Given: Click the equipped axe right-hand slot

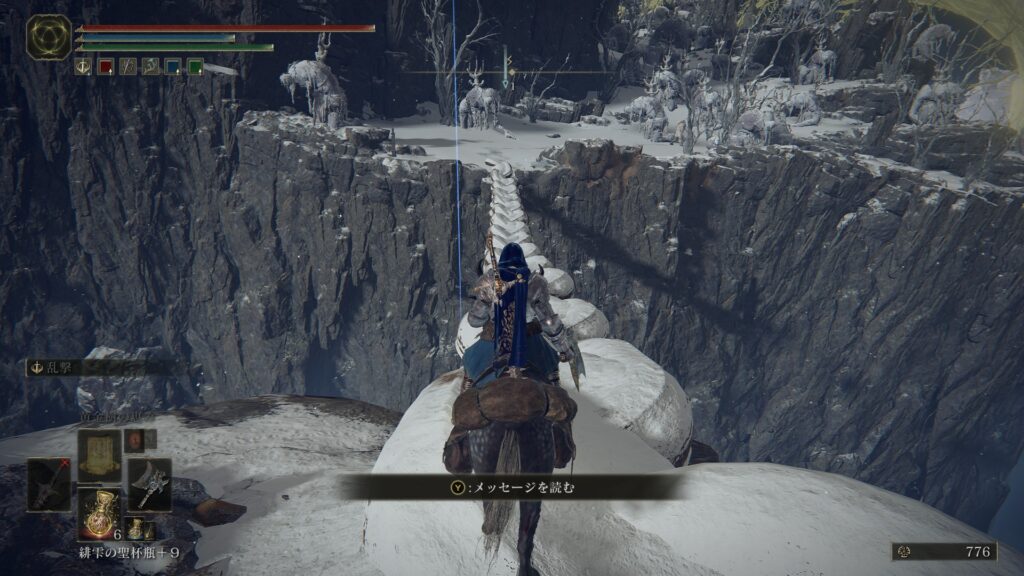Looking at the screenshot, I should point(148,484).
